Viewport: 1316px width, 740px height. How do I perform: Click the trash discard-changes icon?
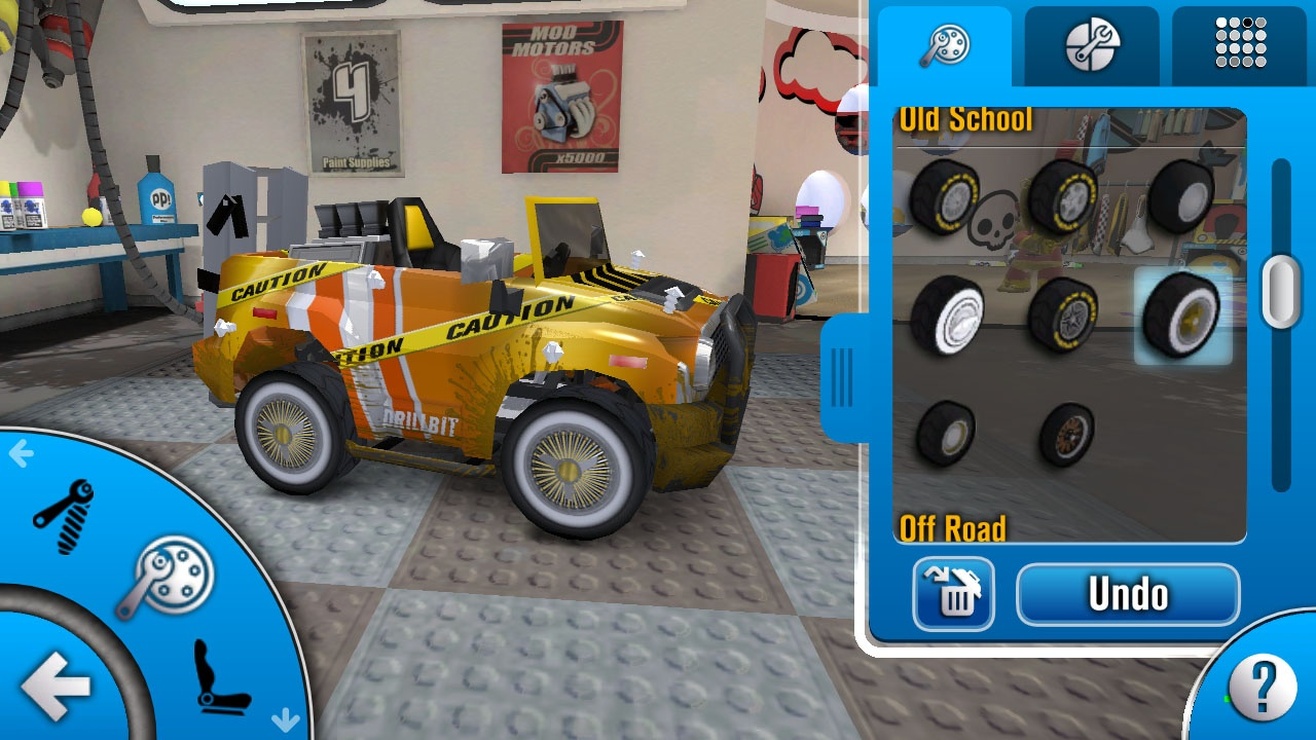click(x=951, y=592)
